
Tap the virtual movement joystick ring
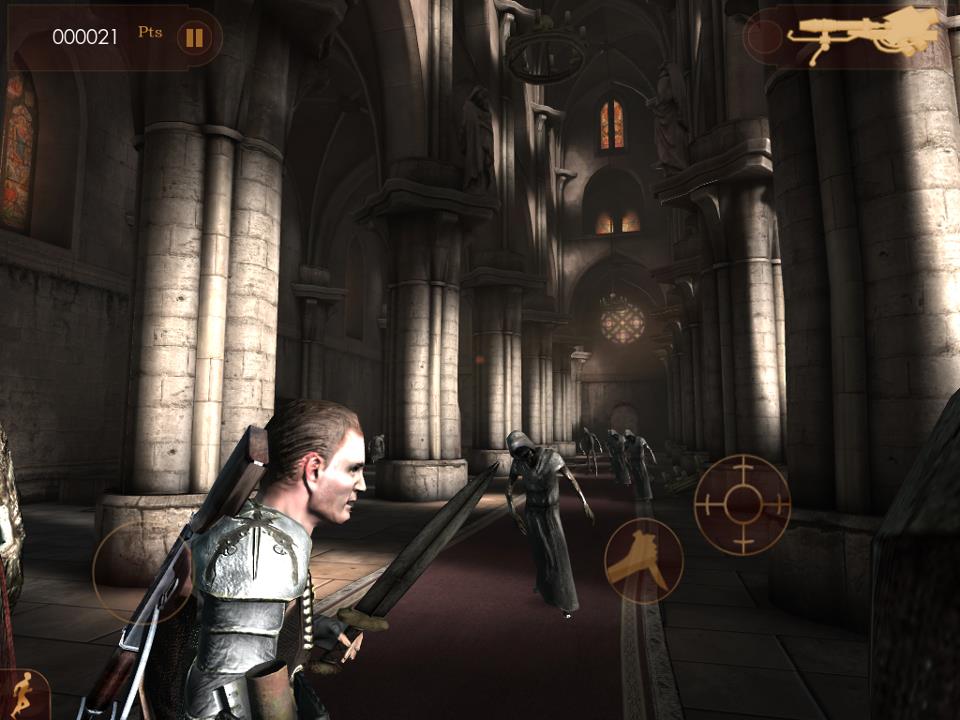[x=140, y=570]
